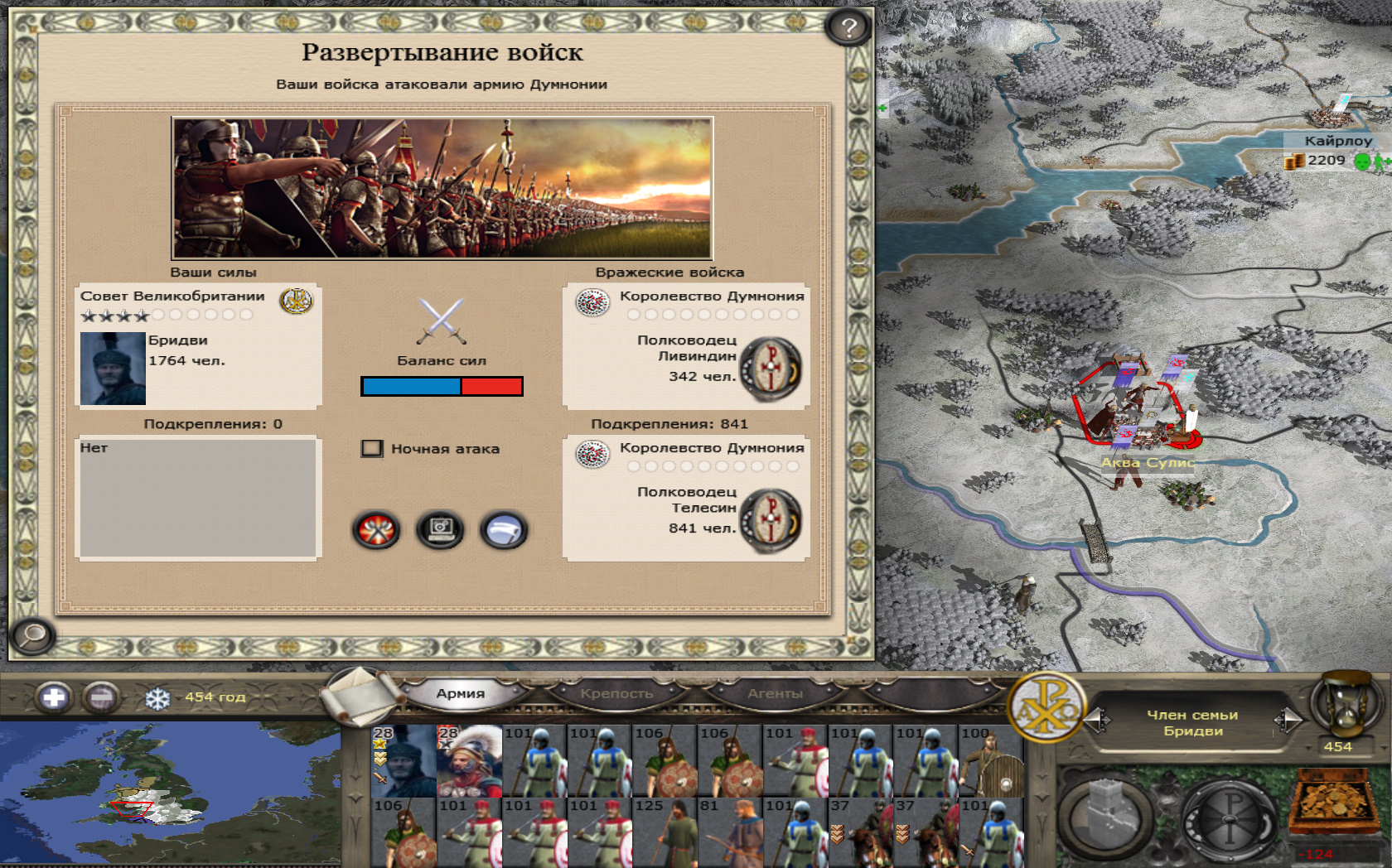The image size is (1392, 868).
Task: Click the Britain minimap
Action: point(170,793)
